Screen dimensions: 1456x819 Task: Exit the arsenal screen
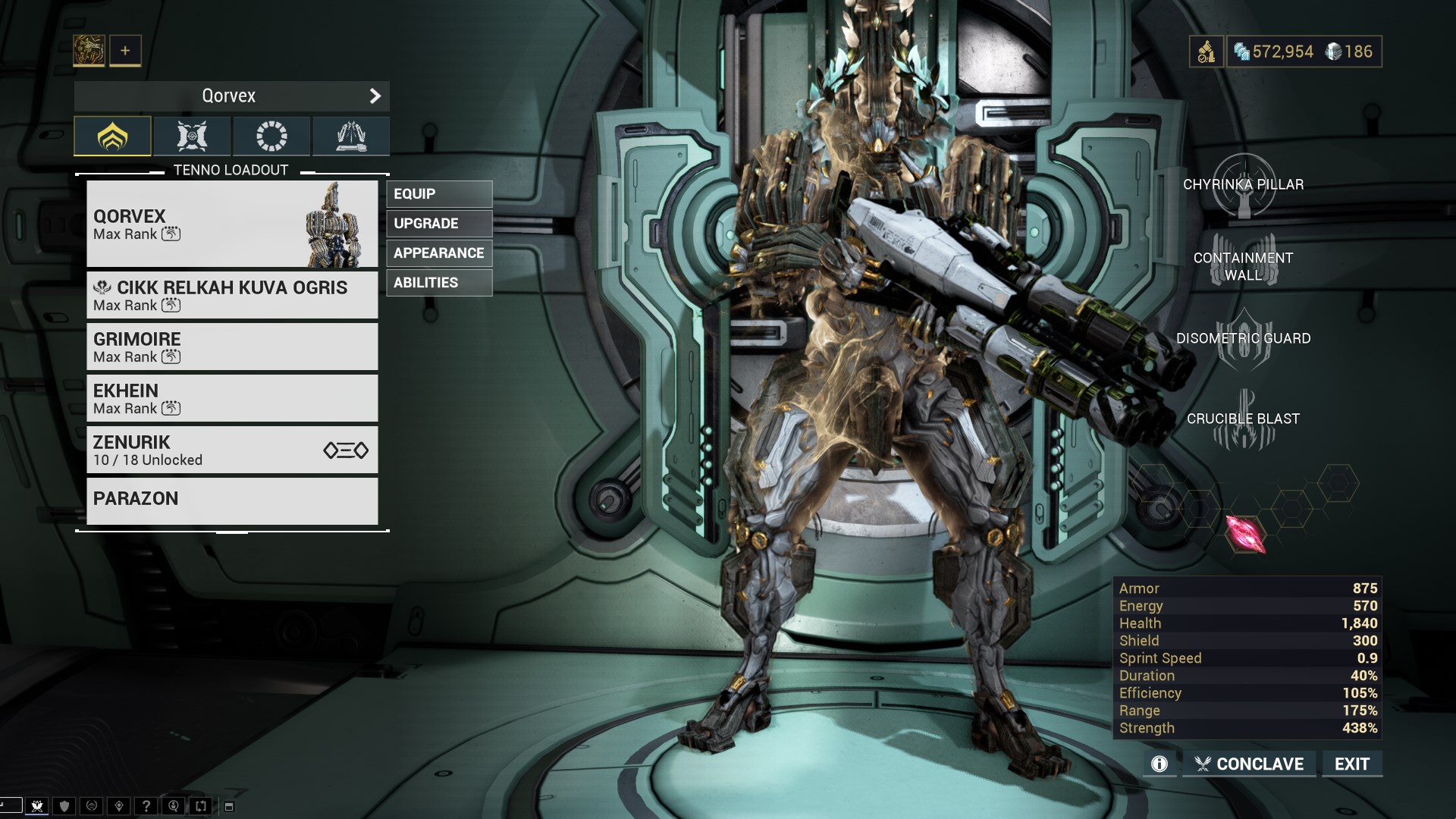coord(1352,764)
